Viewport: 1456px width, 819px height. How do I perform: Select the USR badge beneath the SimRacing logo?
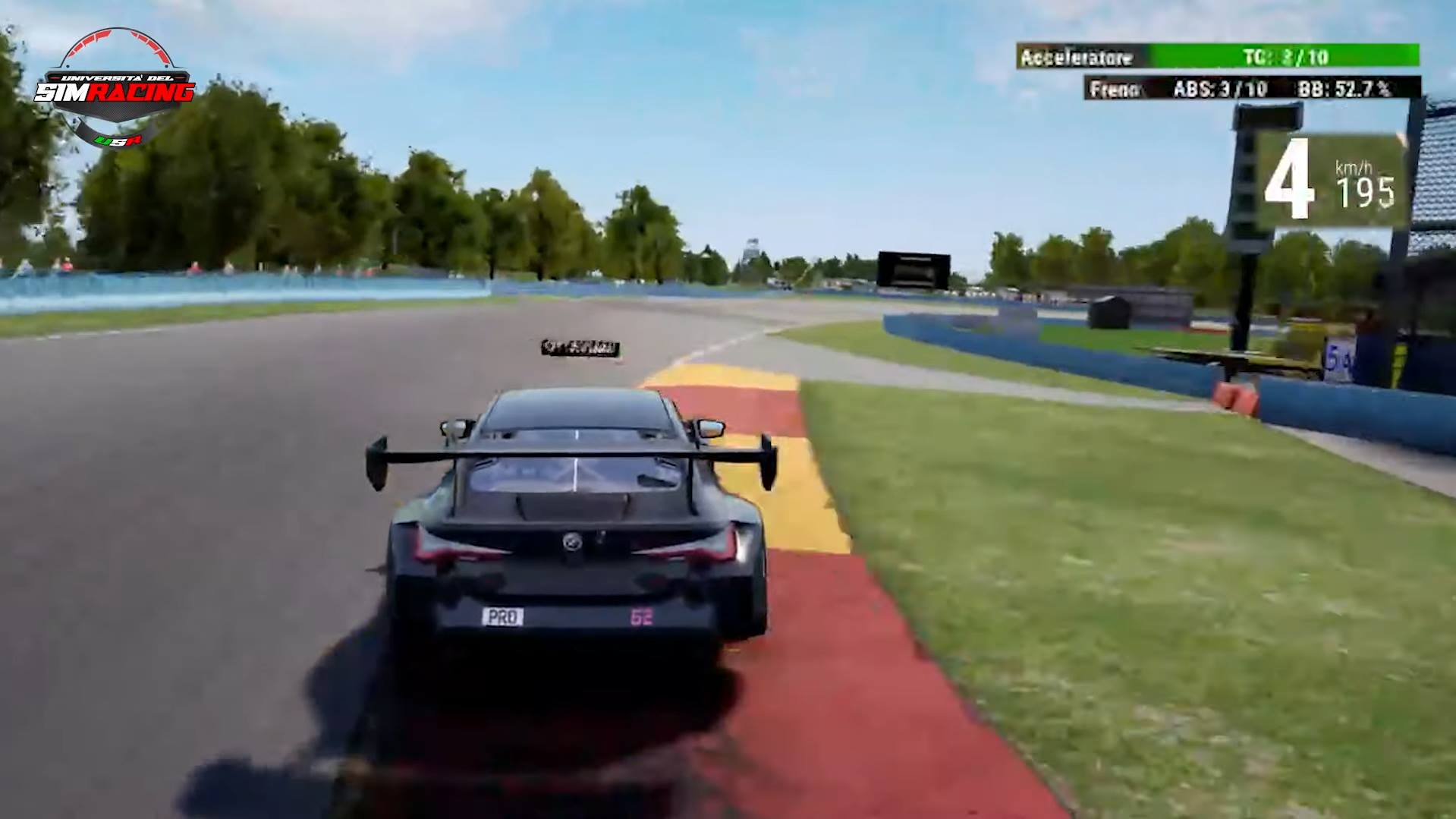point(119,139)
